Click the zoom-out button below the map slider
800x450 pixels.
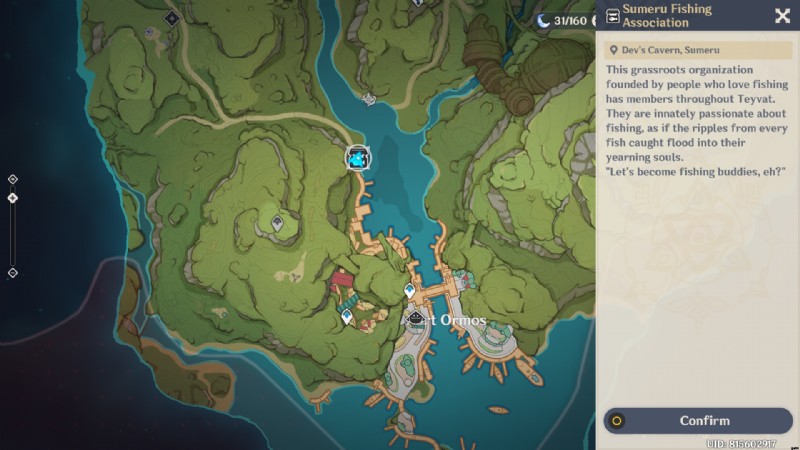(13, 272)
